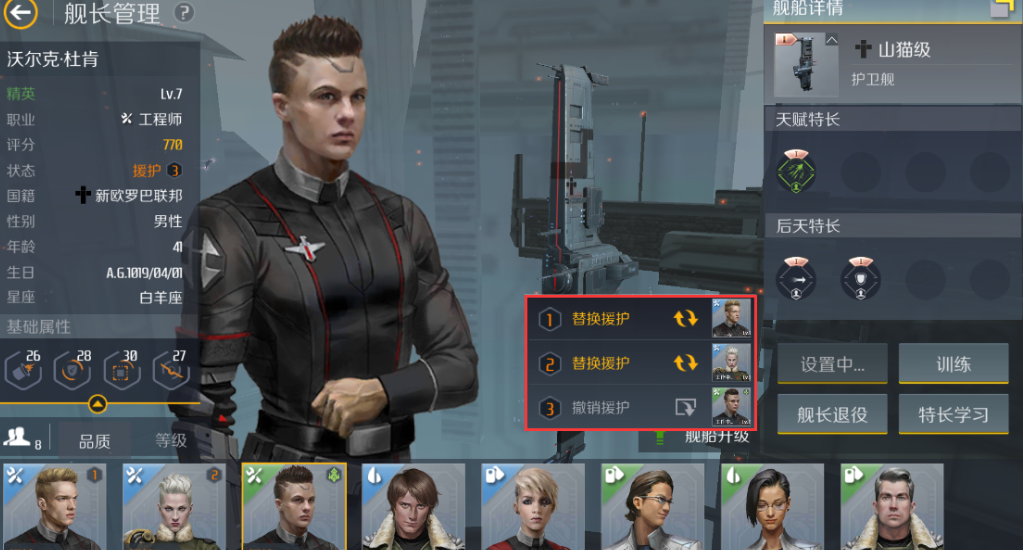Inspect the green innate talent icon
Screen dimensions: 1023x550
click(797, 172)
